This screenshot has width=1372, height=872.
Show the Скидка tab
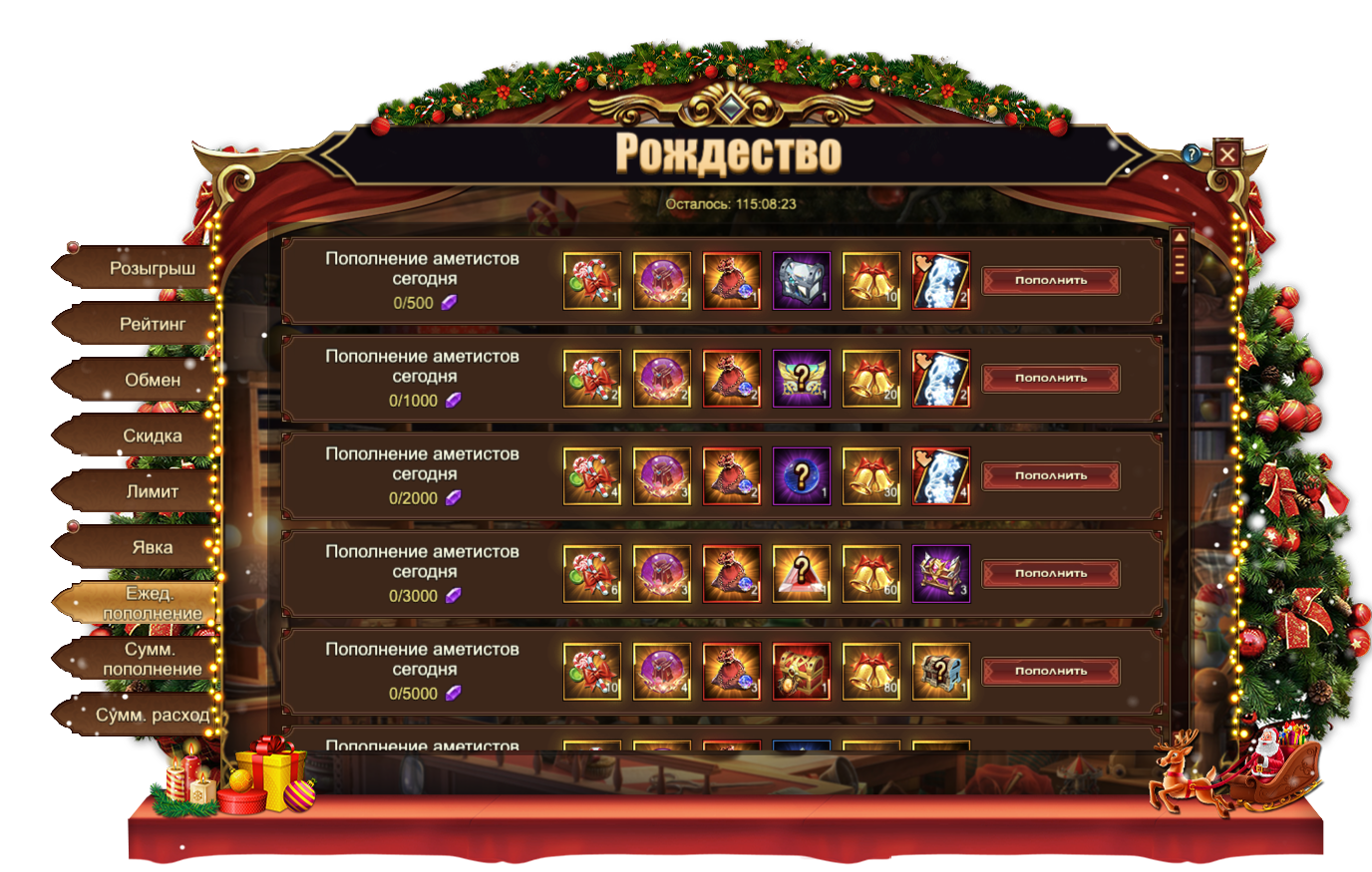(152, 436)
